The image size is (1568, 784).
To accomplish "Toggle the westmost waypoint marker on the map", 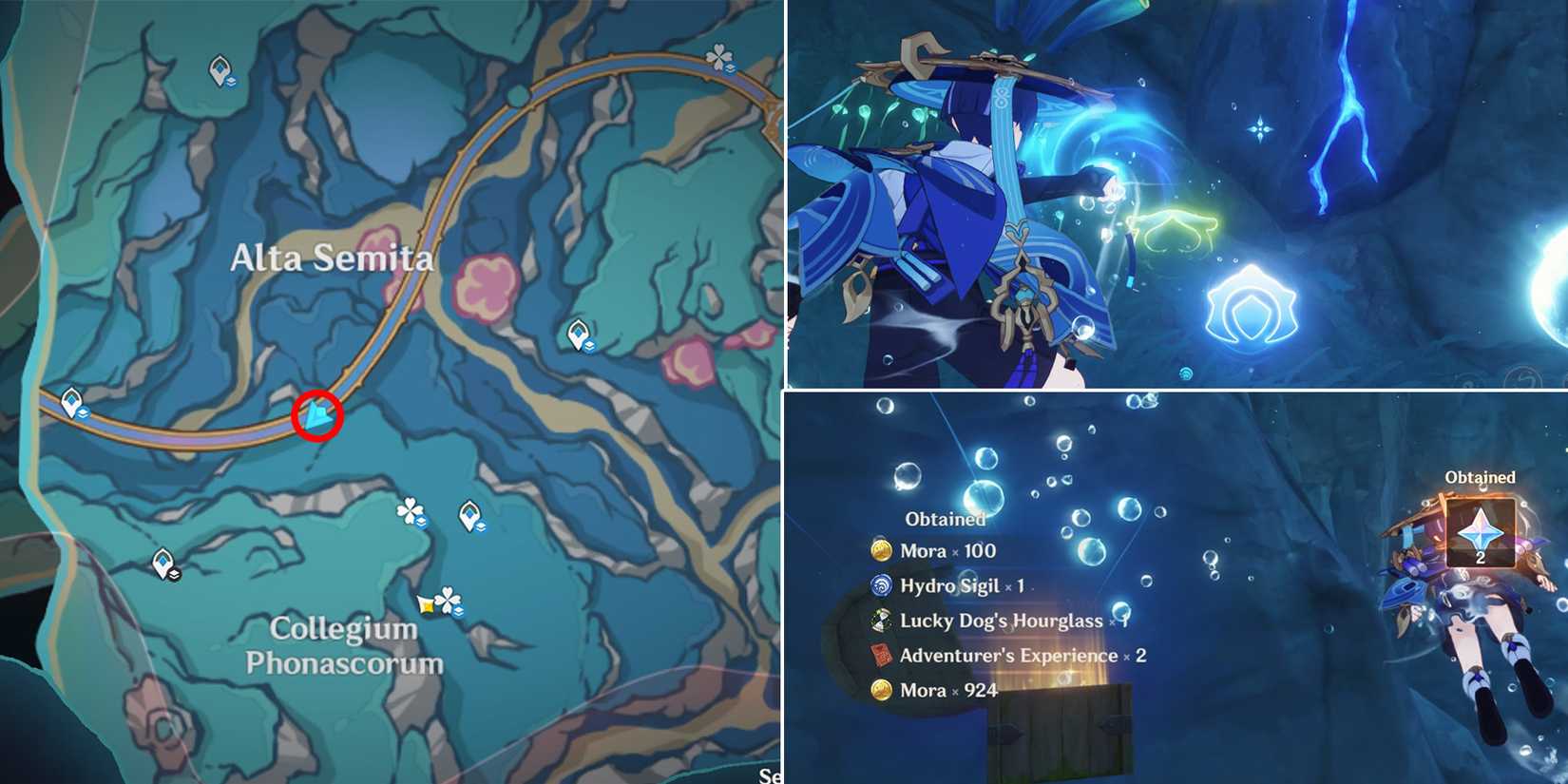I will point(72,402).
